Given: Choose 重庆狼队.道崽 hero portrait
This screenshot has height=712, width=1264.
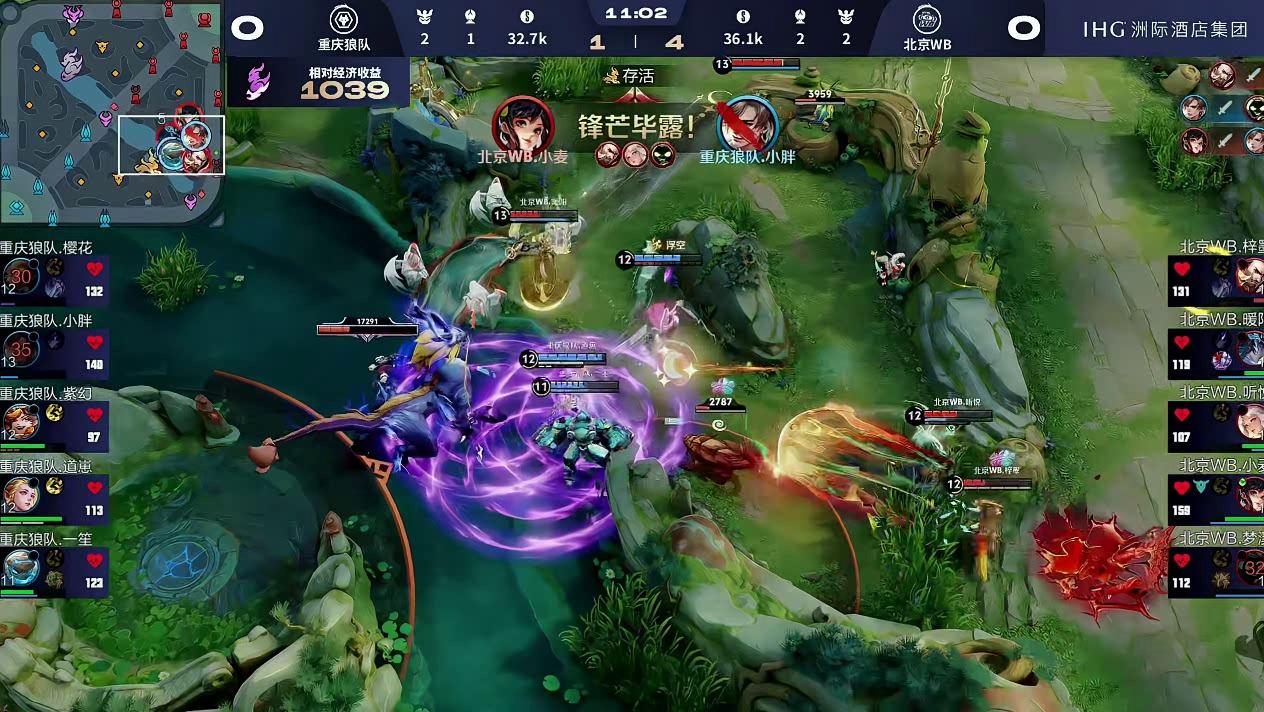Looking at the screenshot, I should pyautogui.click(x=20, y=496).
